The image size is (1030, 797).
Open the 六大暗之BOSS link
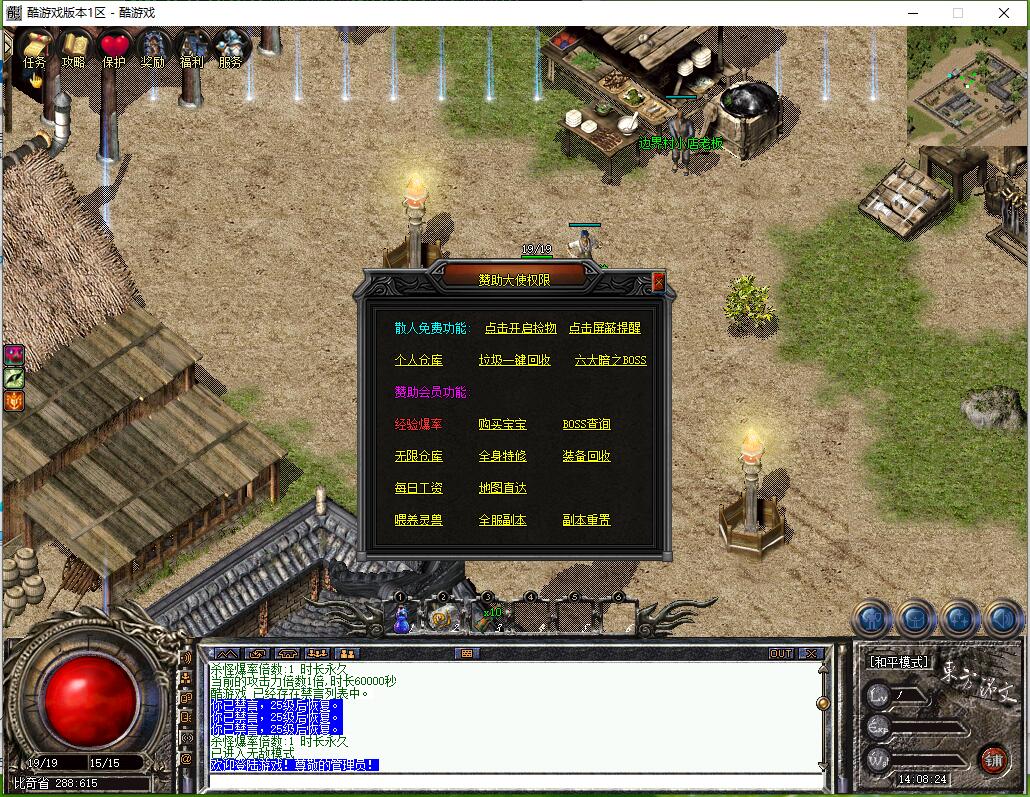pyautogui.click(x=610, y=360)
